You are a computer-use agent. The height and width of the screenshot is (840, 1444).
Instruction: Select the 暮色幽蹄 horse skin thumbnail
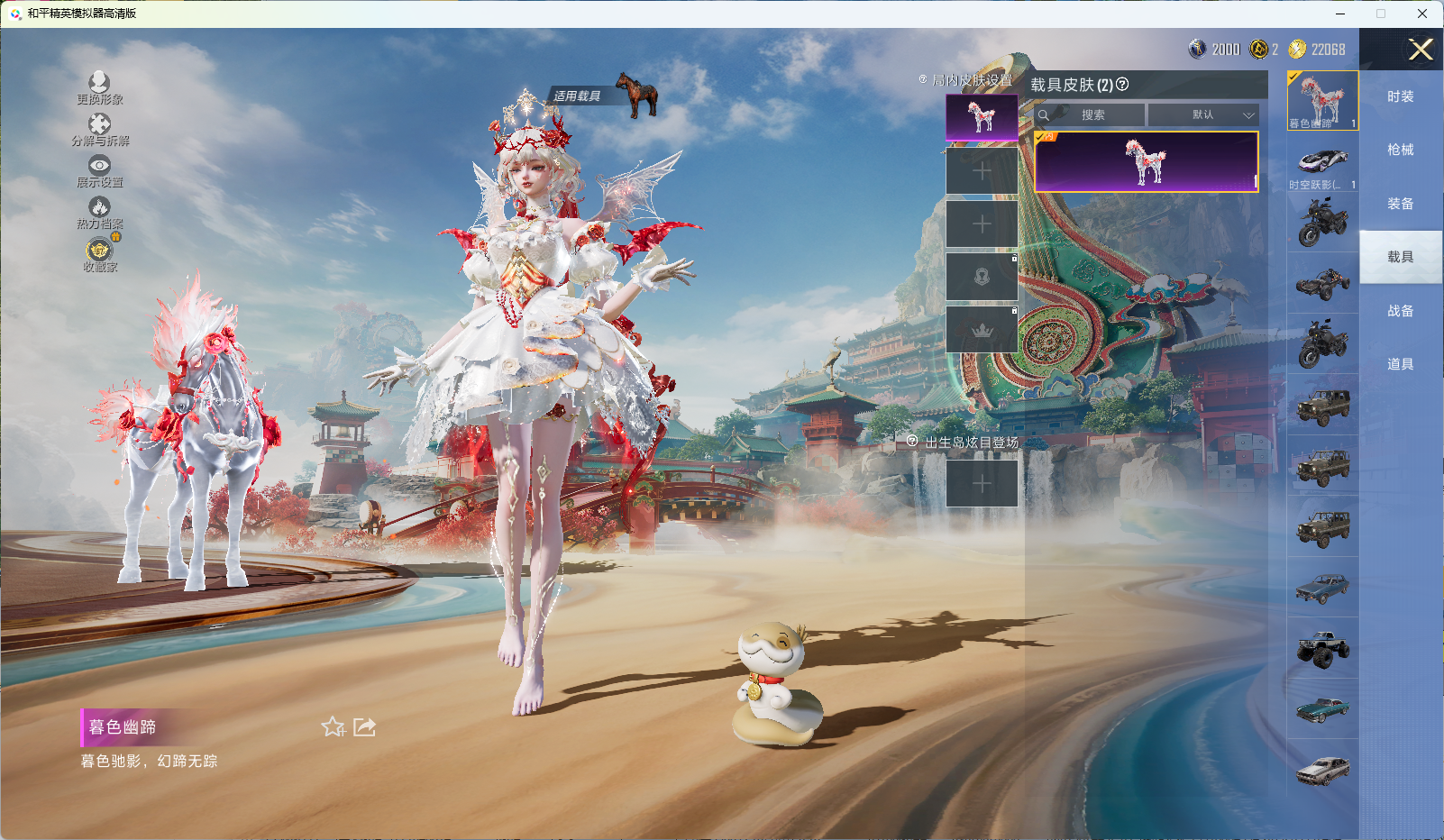tap(1322, 100)
